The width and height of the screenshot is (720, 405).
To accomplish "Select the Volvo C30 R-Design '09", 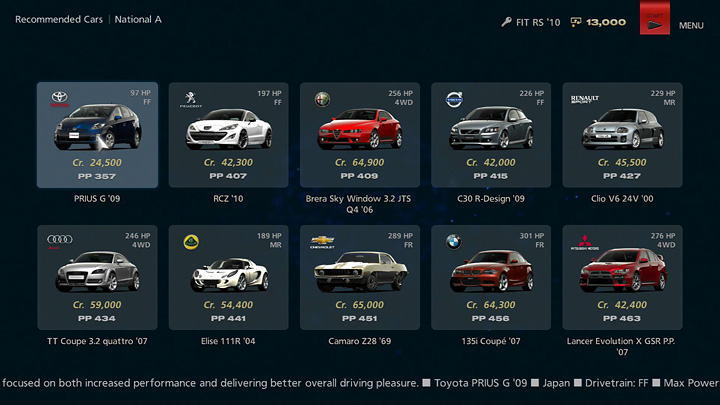I will pyautogui.click(x=491, y=135).
